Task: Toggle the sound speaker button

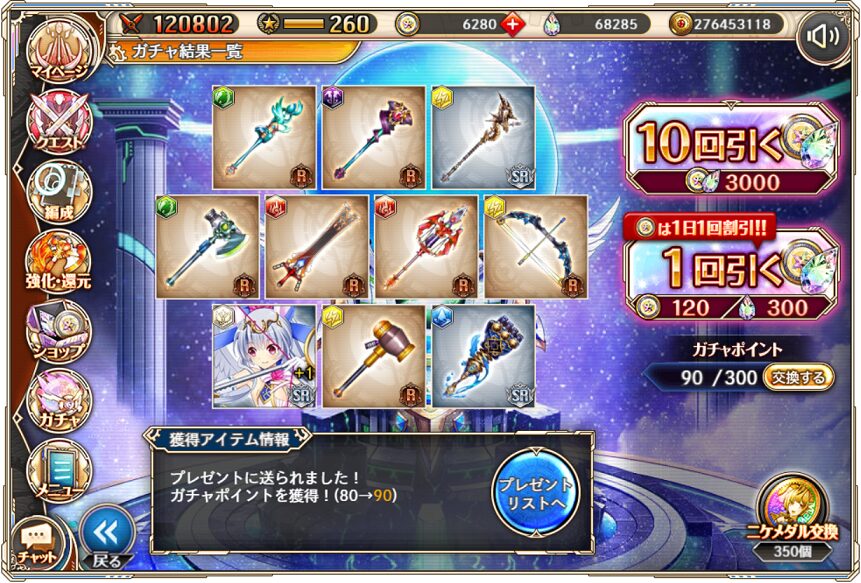Action: [x=824, y=38]
